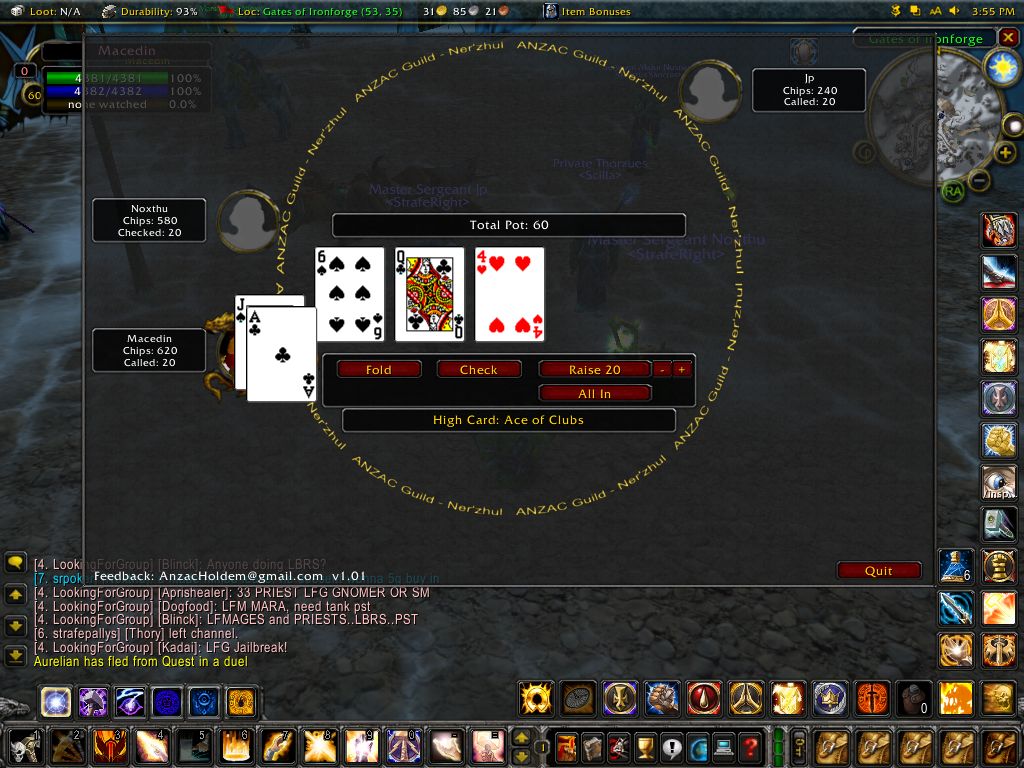Viewport: 1024px width, 768px height.
Task: Open the red question mark help button
Action: 749,746
